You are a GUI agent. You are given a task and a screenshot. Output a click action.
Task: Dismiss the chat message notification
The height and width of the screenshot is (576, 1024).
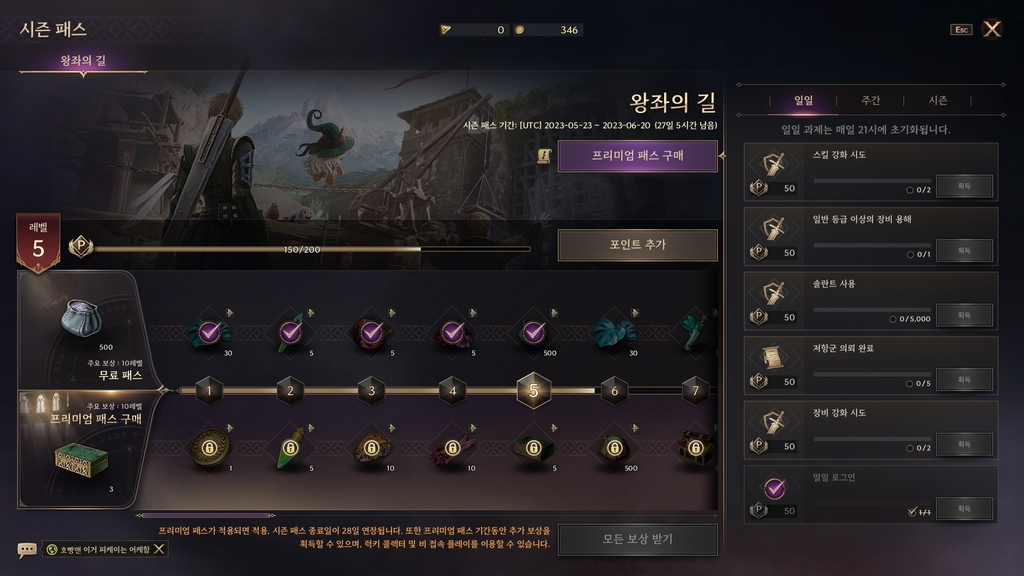pos(160,549)
